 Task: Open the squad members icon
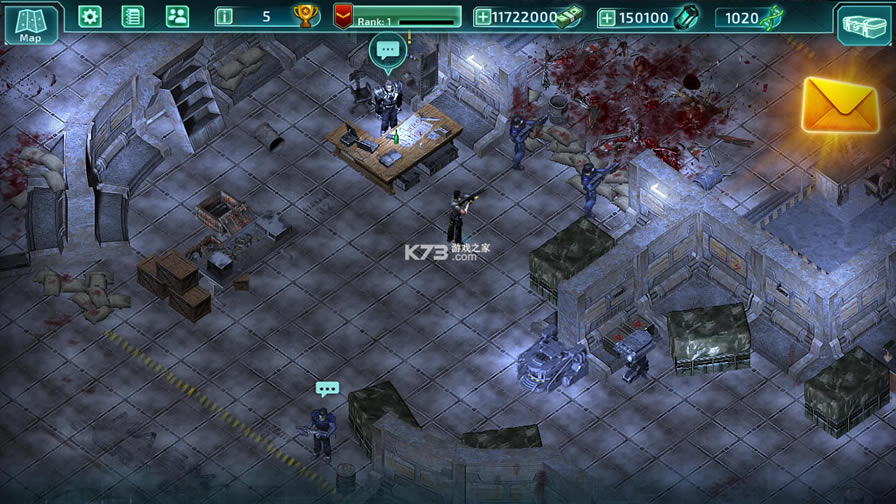click(177, 16)
